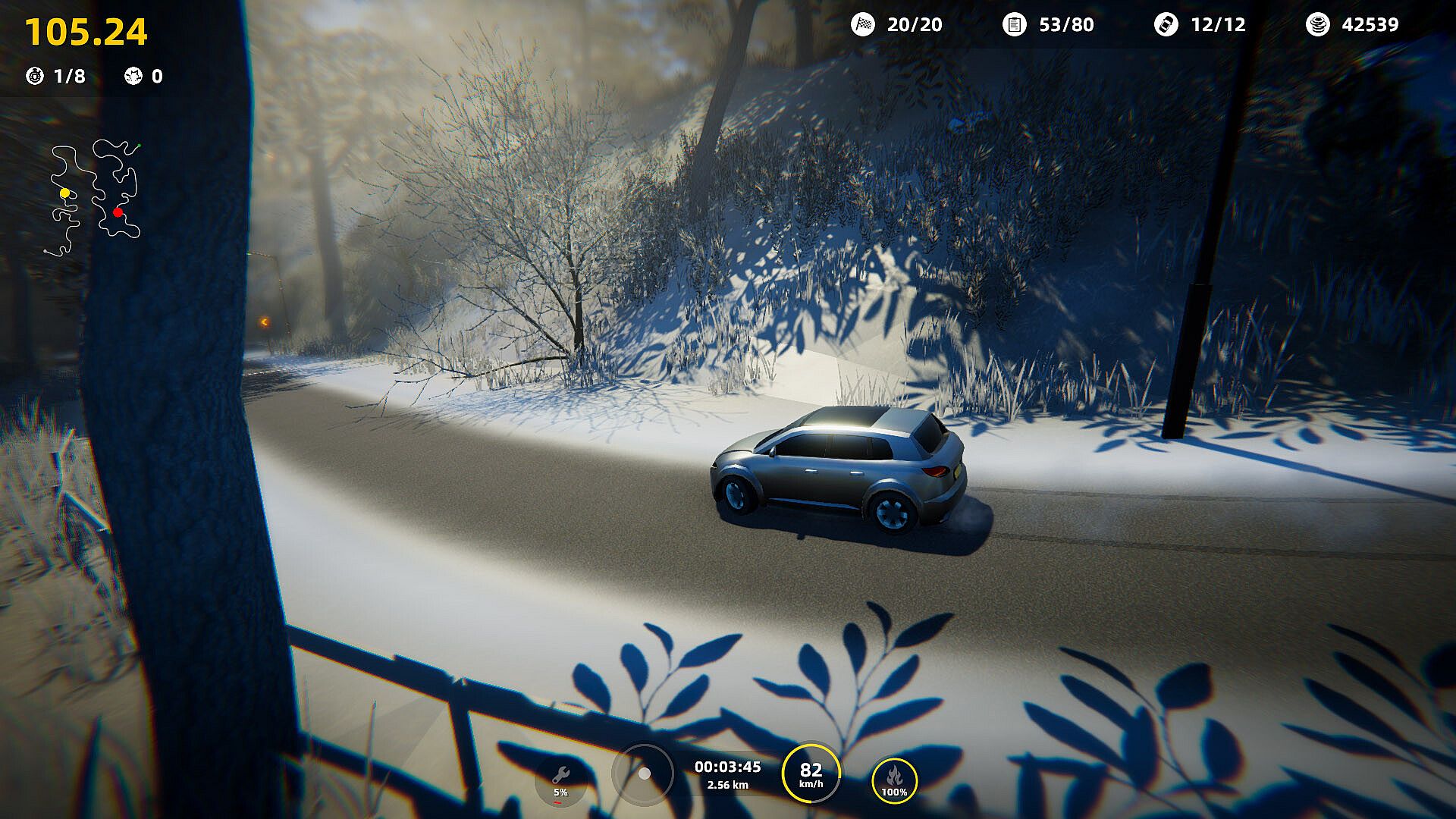Click the ticket icon beside 12/12
The height and width of the screenshot is (819, 1456).
1166,24
